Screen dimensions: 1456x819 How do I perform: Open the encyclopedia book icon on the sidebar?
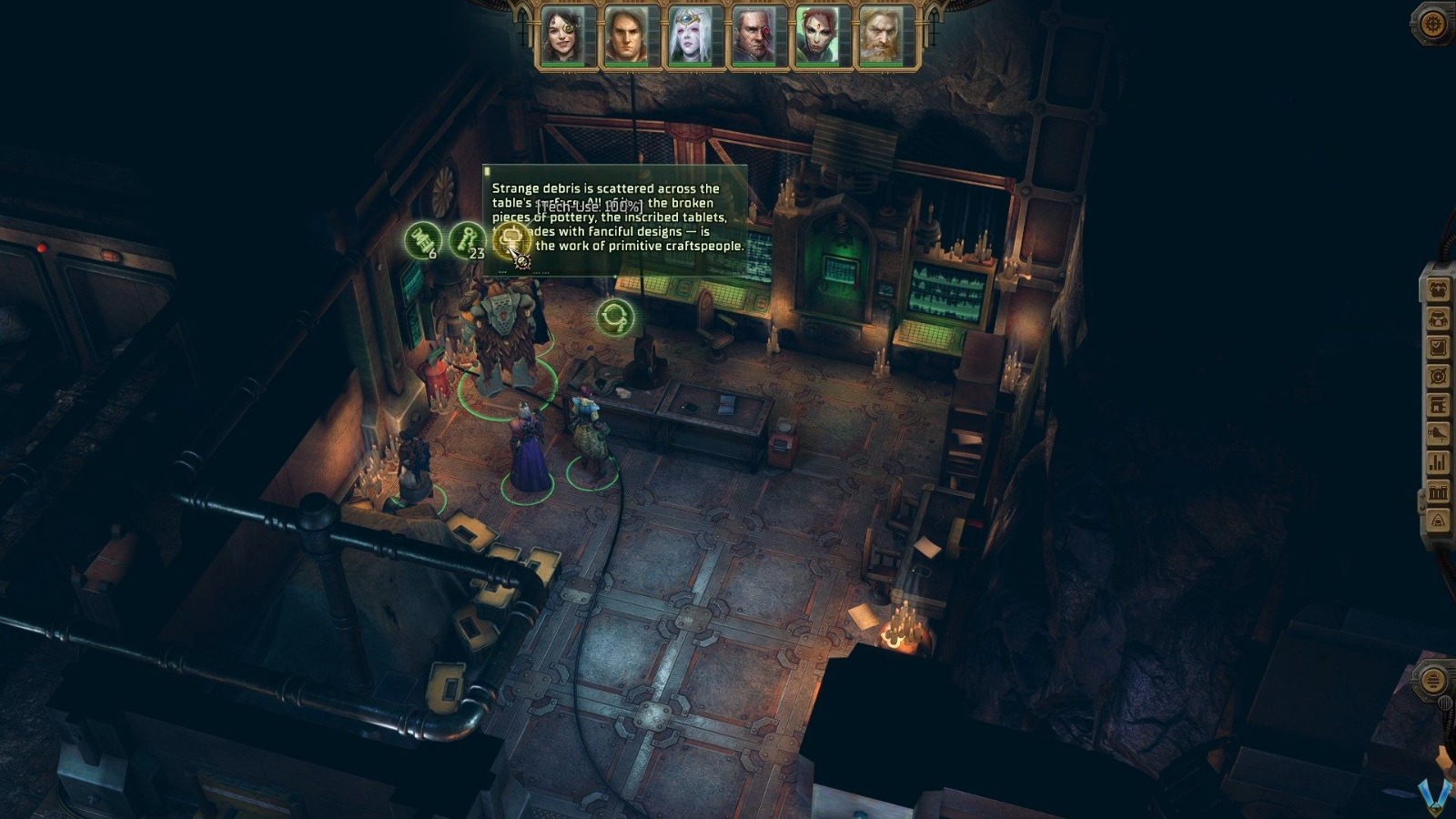point(1436,407)
